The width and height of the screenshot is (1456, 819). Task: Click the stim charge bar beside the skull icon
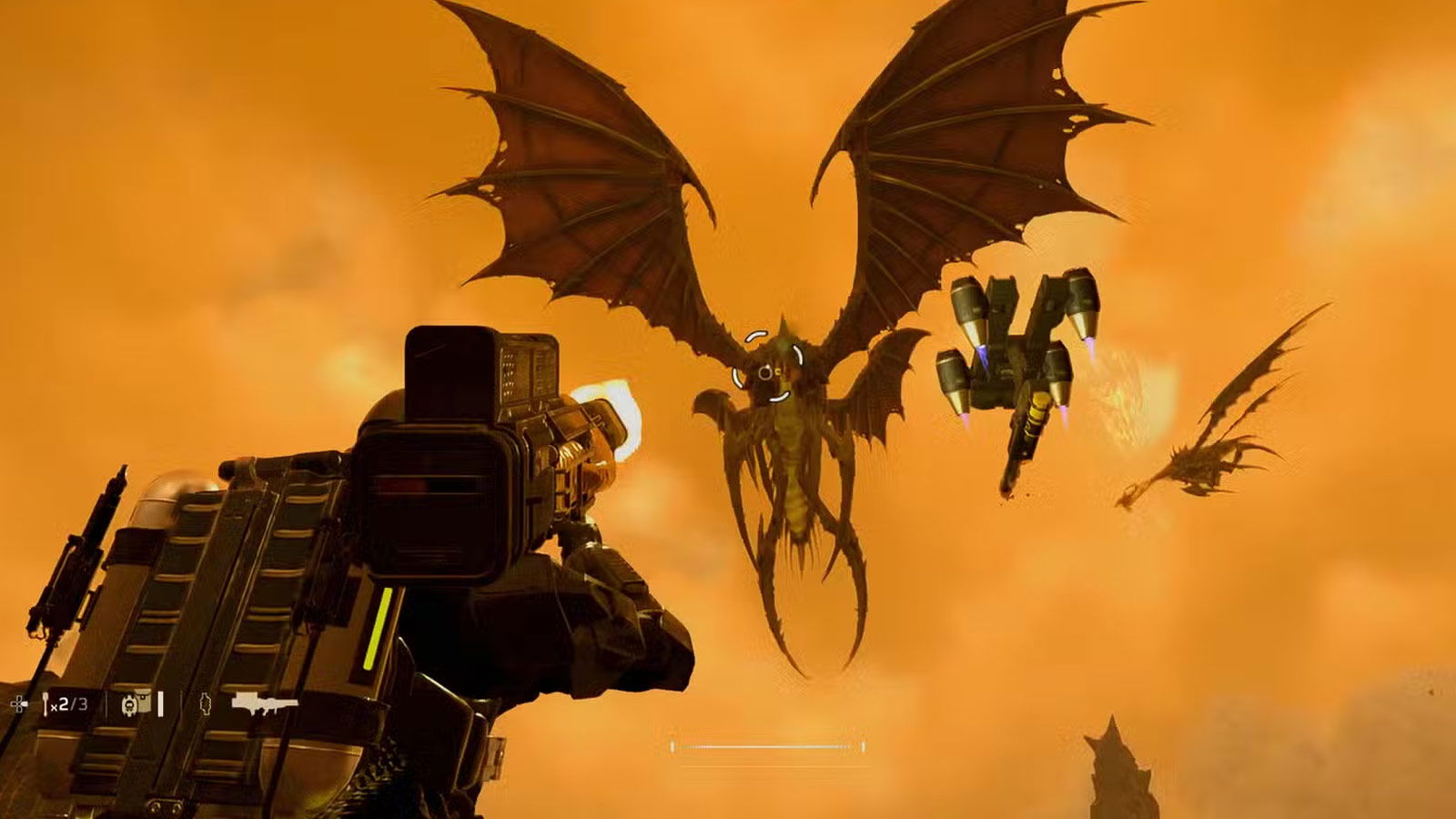(x=161, y=703)
